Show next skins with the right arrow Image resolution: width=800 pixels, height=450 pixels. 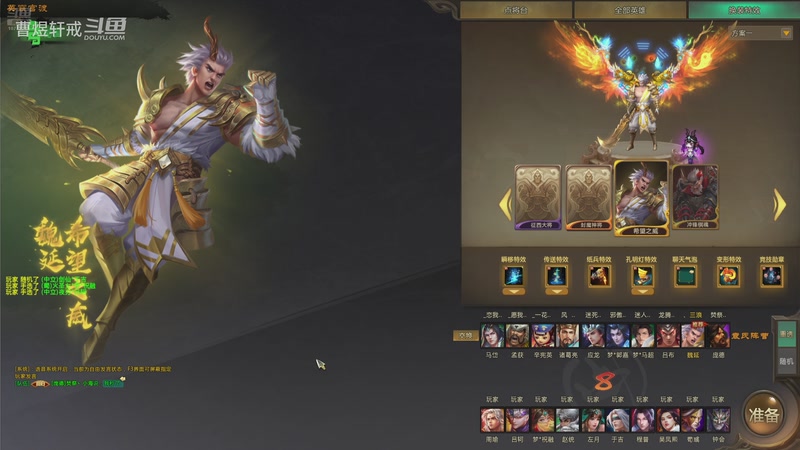[780, 204]
